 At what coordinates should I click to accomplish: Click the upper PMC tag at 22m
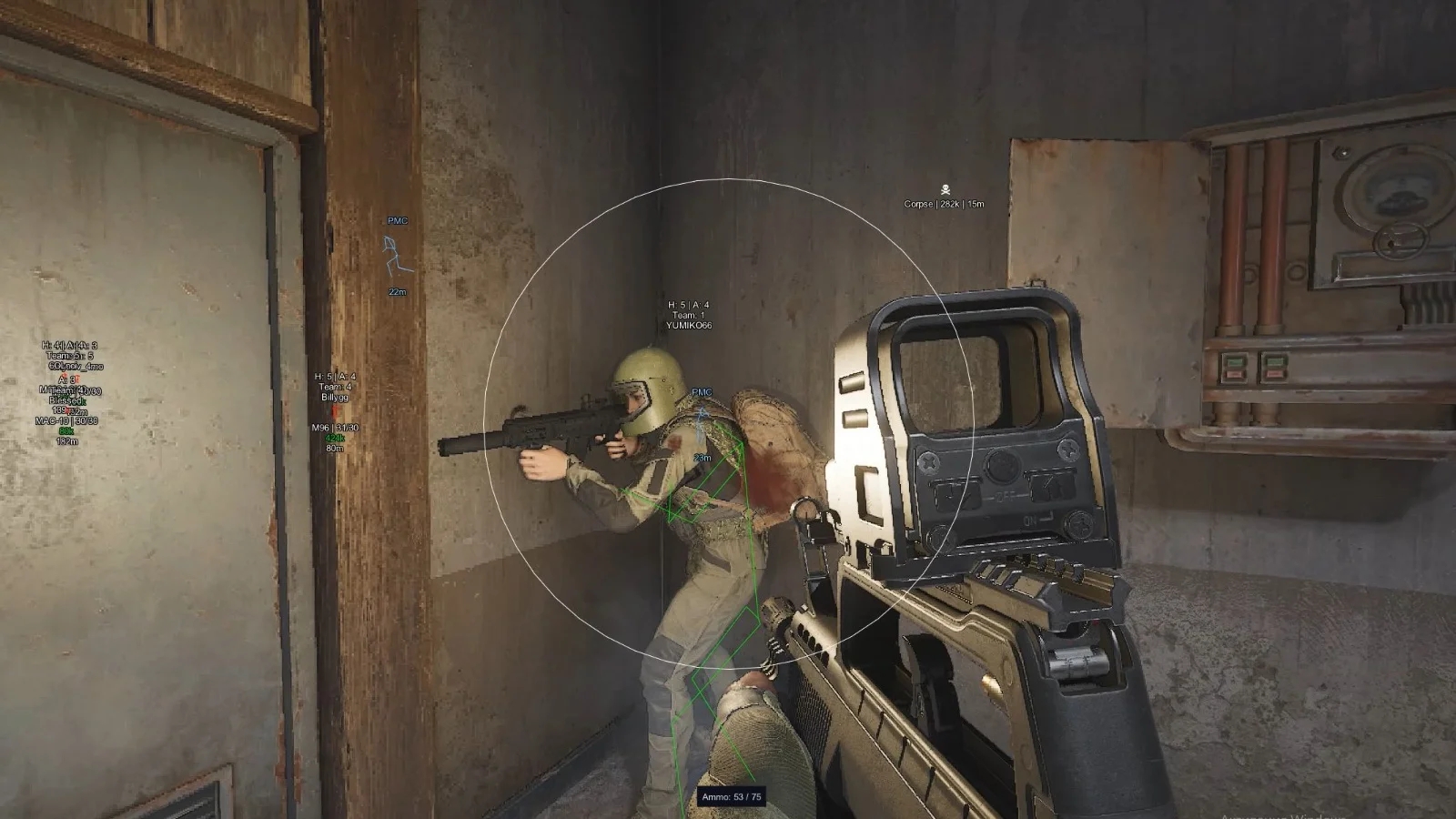click(398, 220)
